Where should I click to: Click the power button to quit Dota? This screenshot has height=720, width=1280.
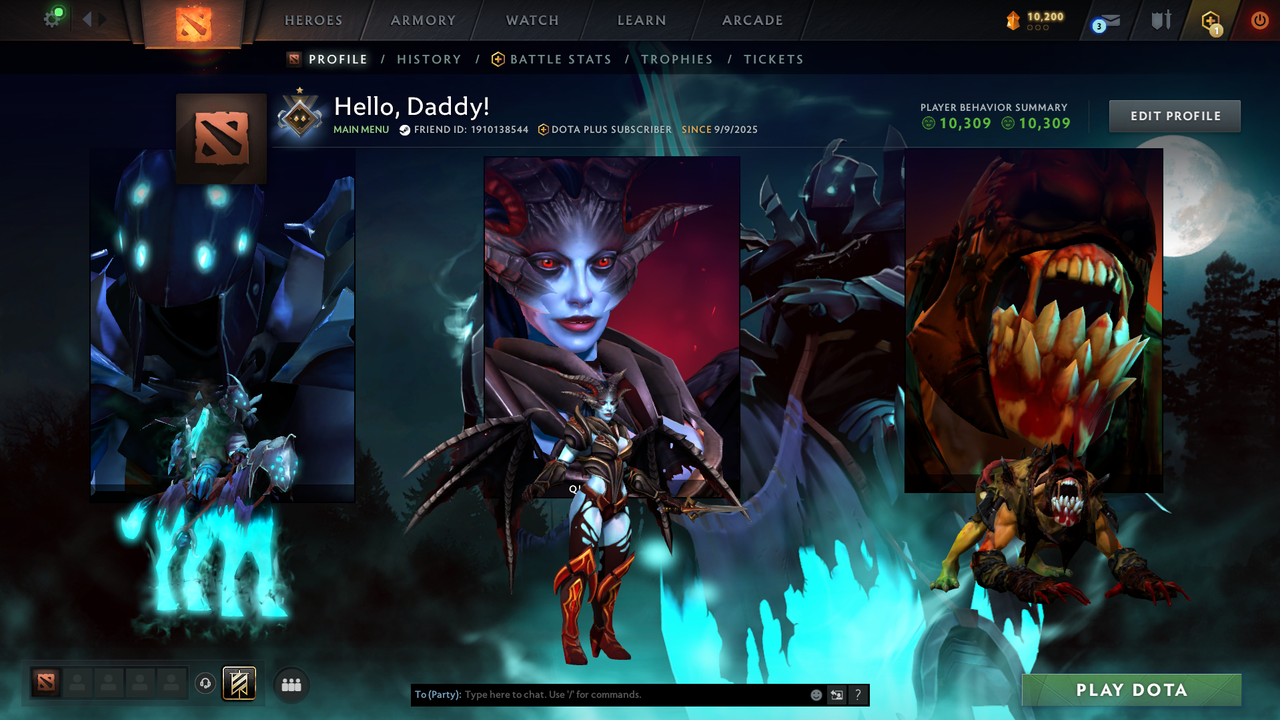[x=1258, y=20]
